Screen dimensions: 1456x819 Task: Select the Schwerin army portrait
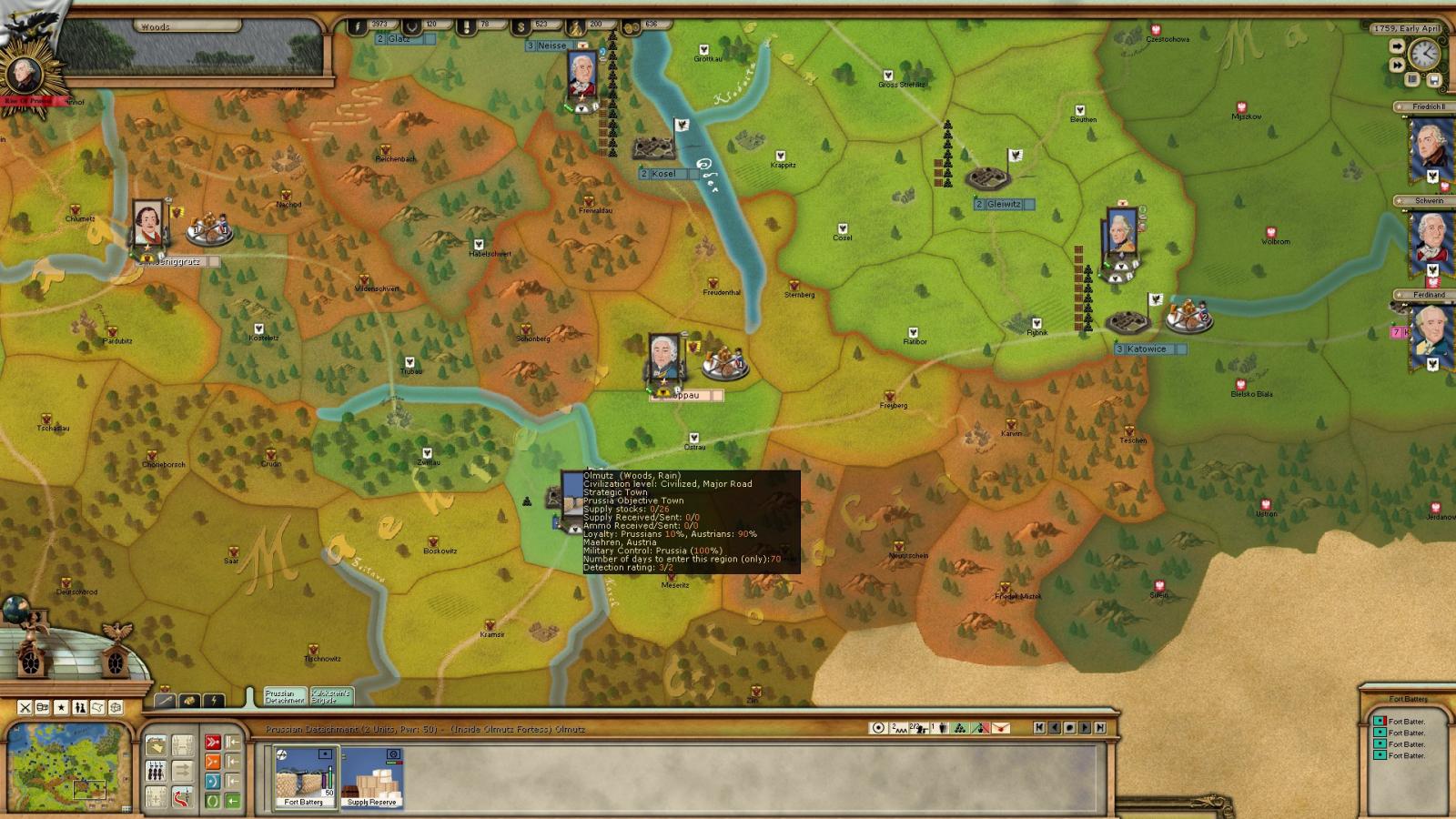[1429, 242]
